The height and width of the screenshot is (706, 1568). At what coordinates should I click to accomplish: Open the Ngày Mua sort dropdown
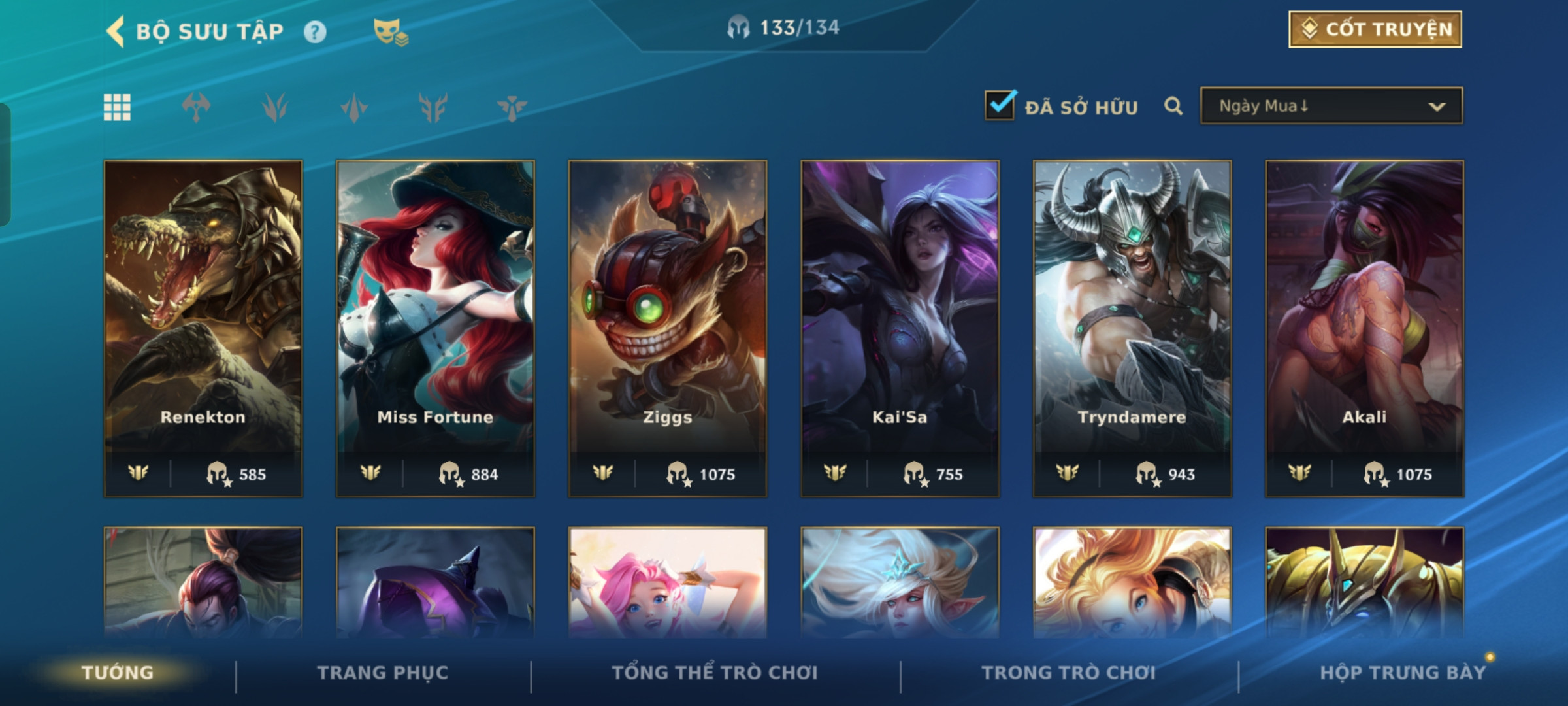click(x=1331, y=106)
